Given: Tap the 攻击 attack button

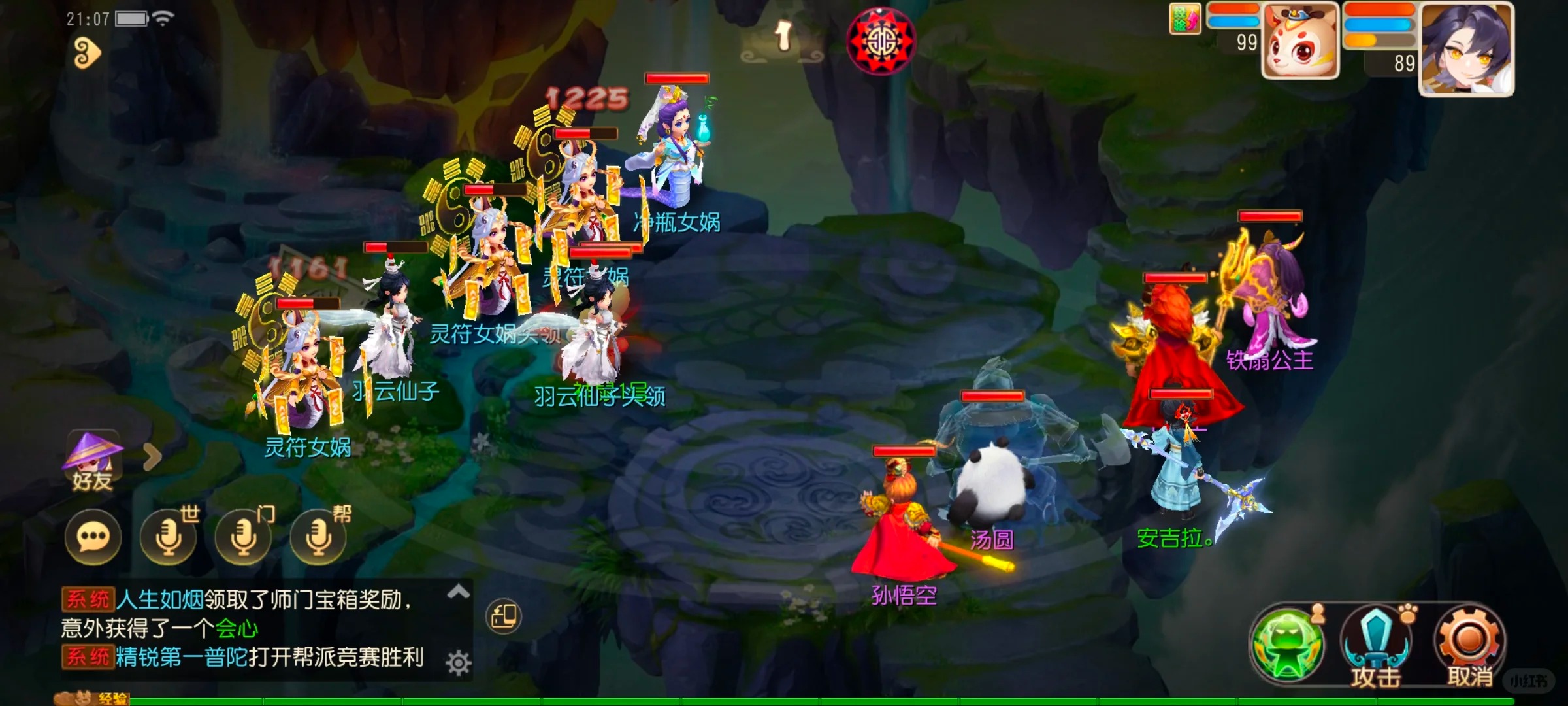Looking at the screenshot, I should (x=1375, y=645).
